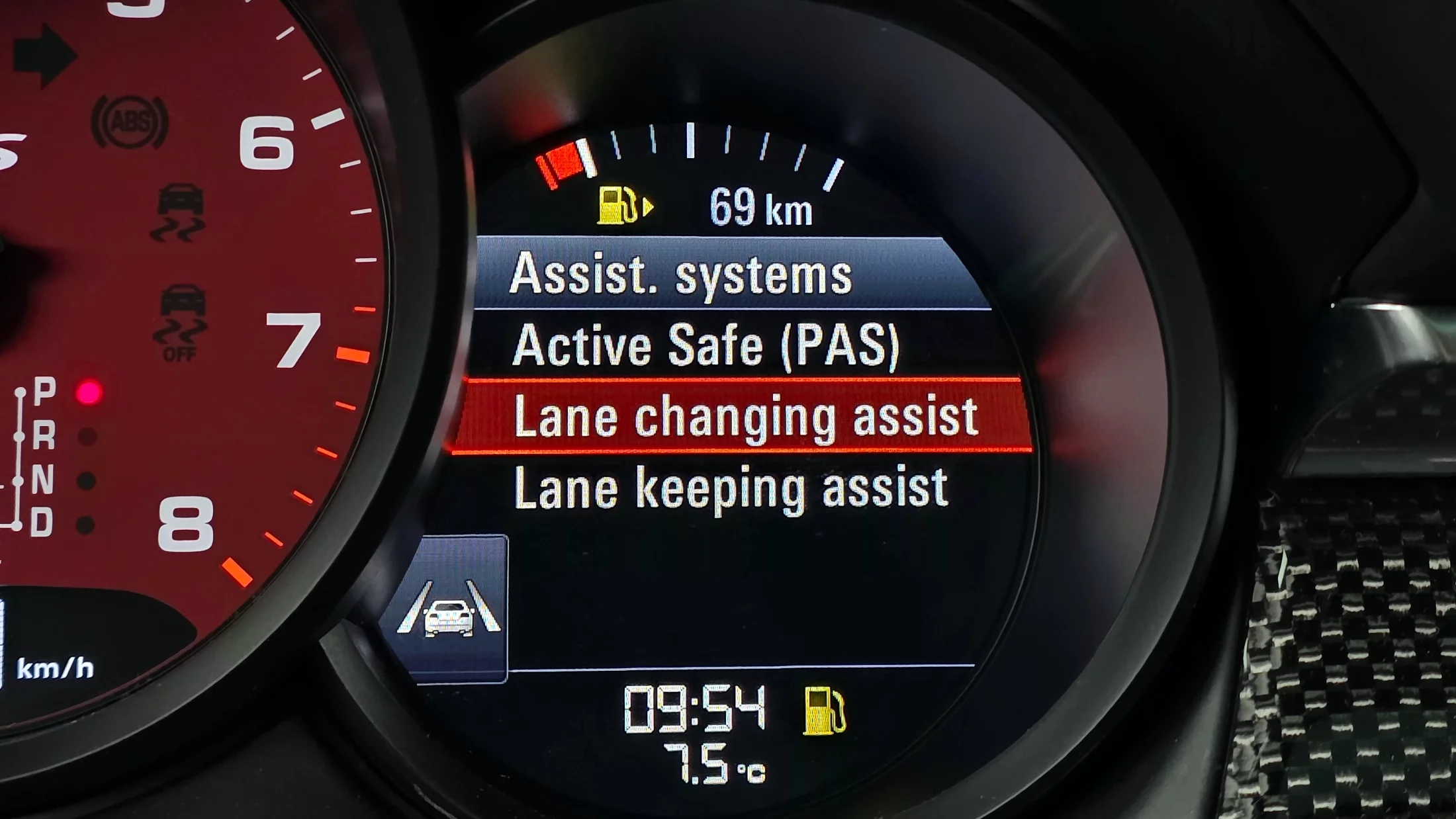Click the Assist. systems menu header
The height and width of the screenshot is (819, 1456).
pos(680,274)
